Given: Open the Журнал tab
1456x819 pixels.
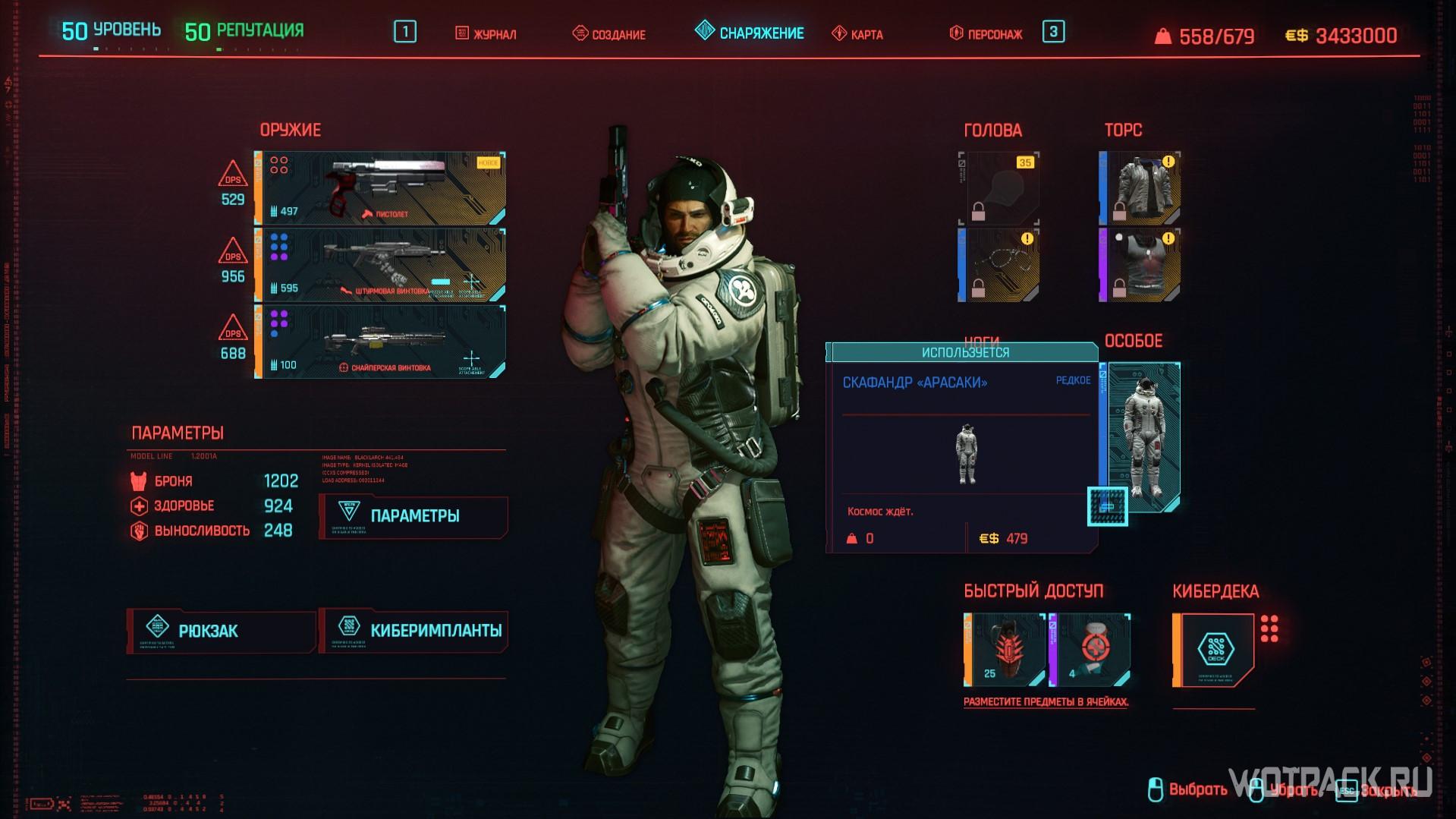Looking at the screenshot, I should tap(486, 34).
